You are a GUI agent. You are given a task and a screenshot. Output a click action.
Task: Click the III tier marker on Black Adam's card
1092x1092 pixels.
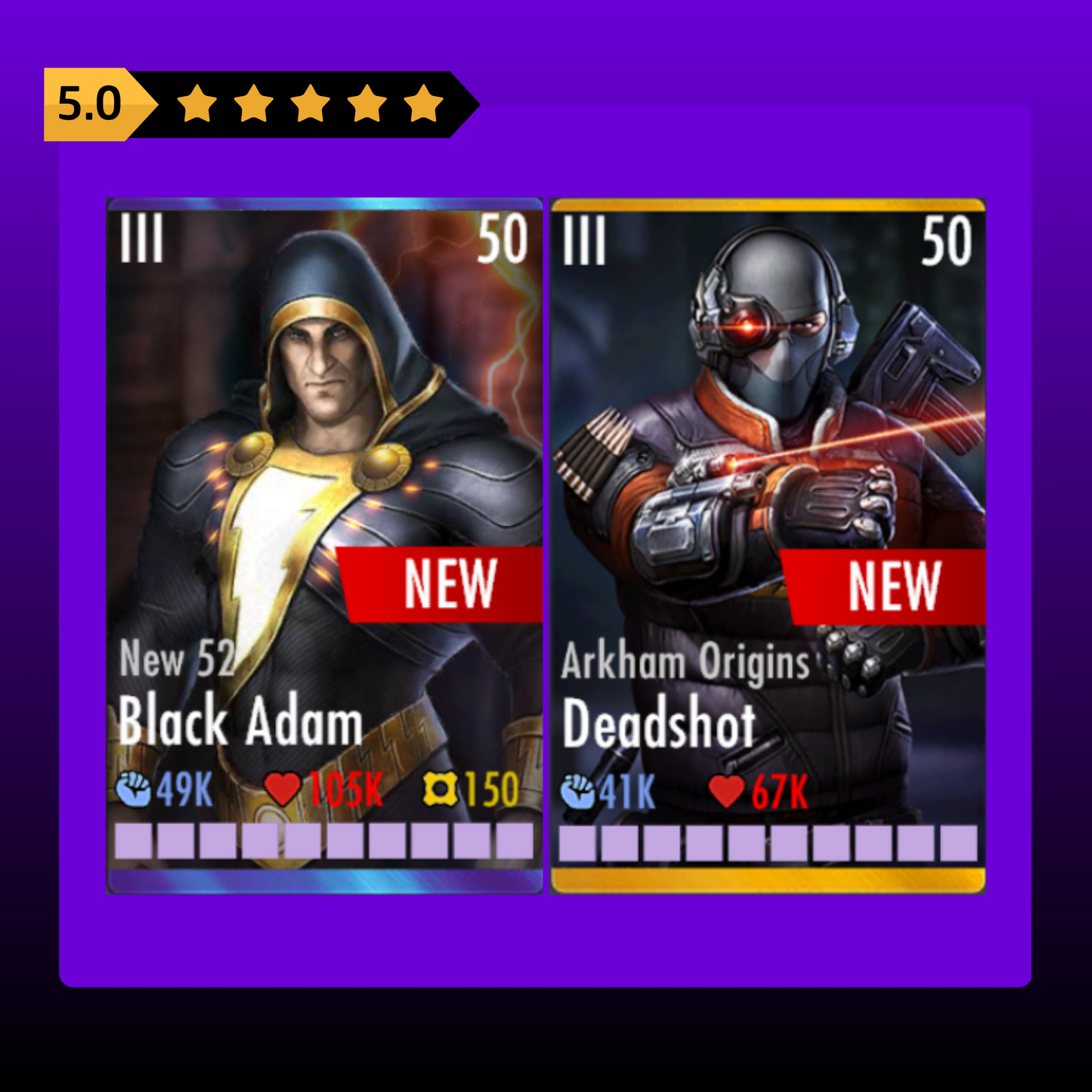(140, 239)
